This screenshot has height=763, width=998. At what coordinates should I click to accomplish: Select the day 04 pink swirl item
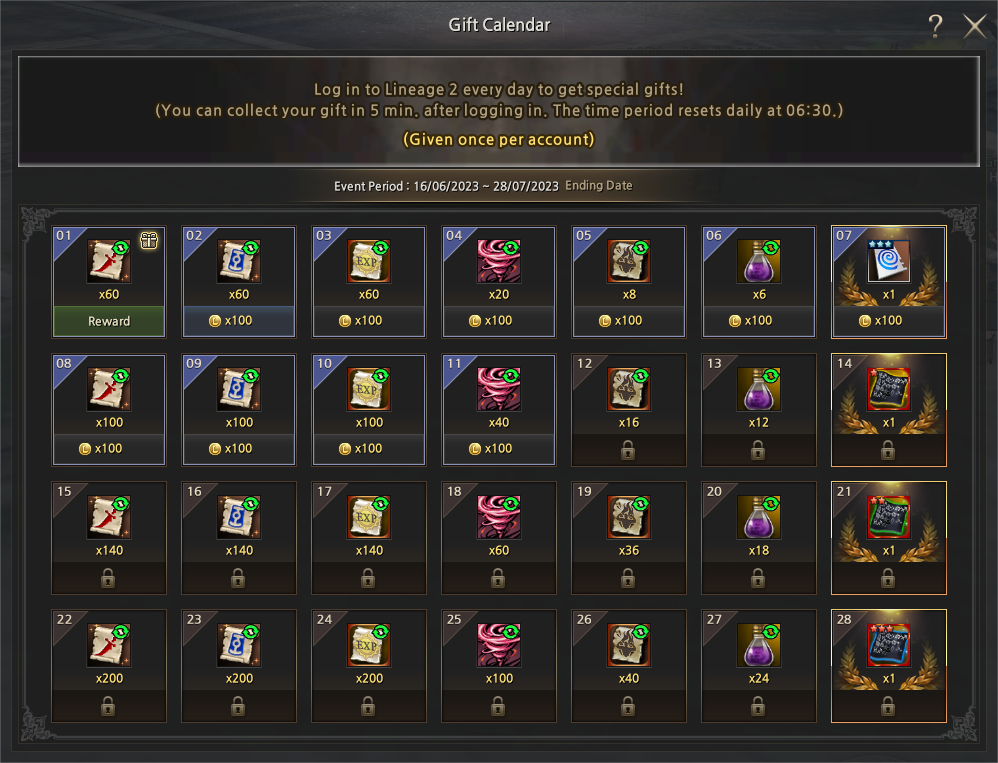pyautogui.click(x=498, y=262)
